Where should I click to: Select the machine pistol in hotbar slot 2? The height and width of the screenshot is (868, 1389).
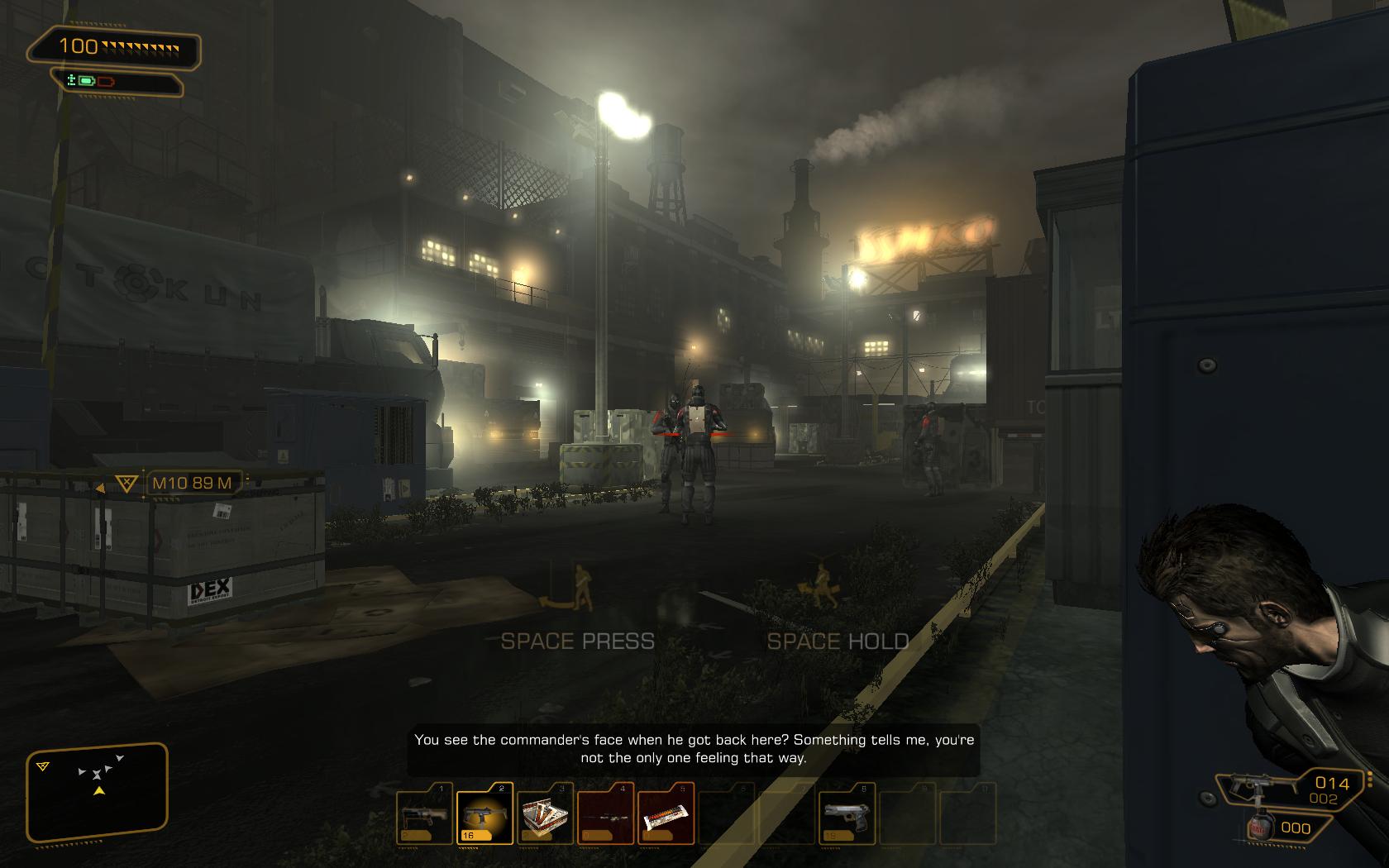pyautogui.click(x=484, y=813)
